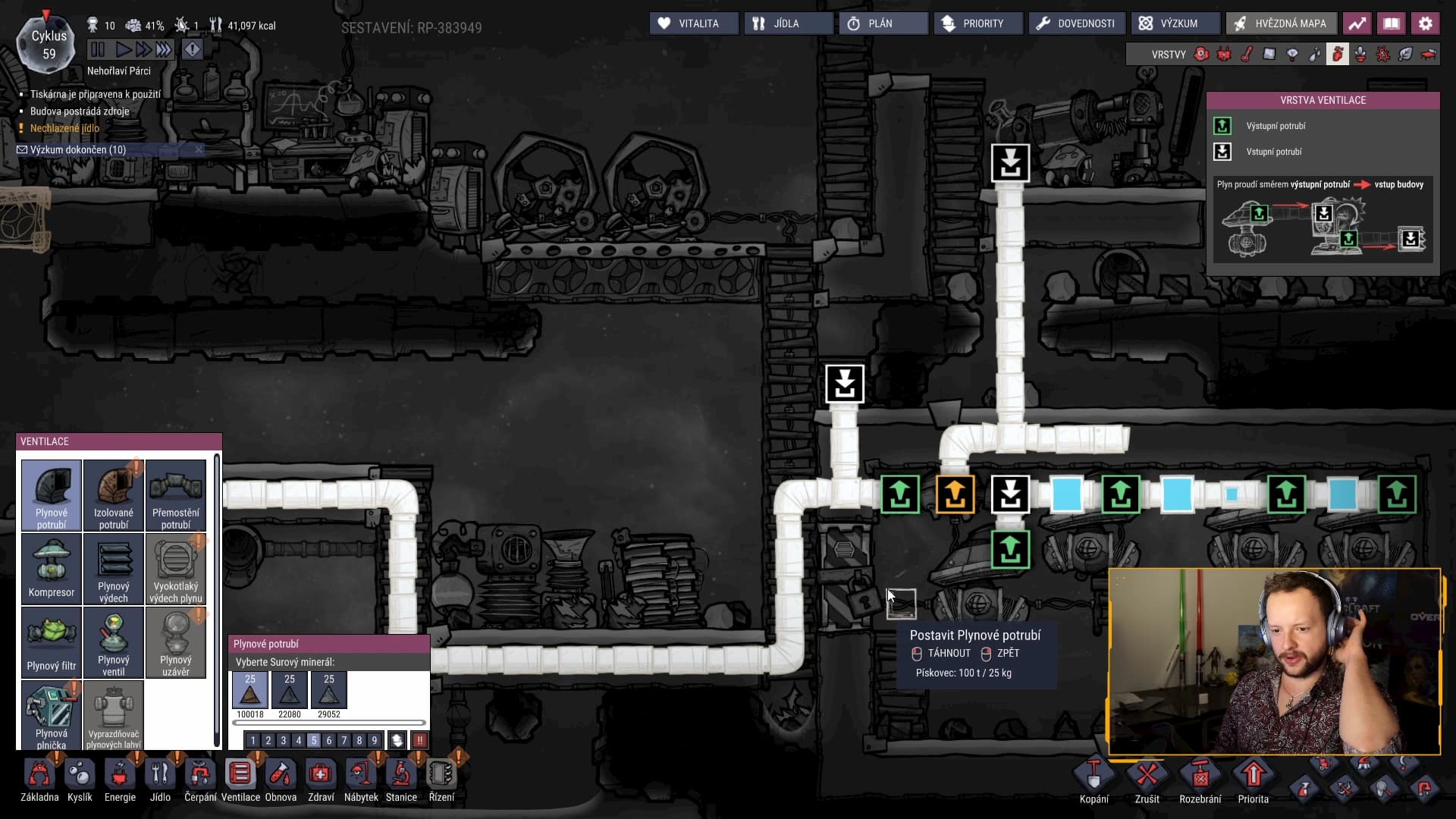Open the Vitalita management screen
1456x819 pixels.
pos(693,24)
